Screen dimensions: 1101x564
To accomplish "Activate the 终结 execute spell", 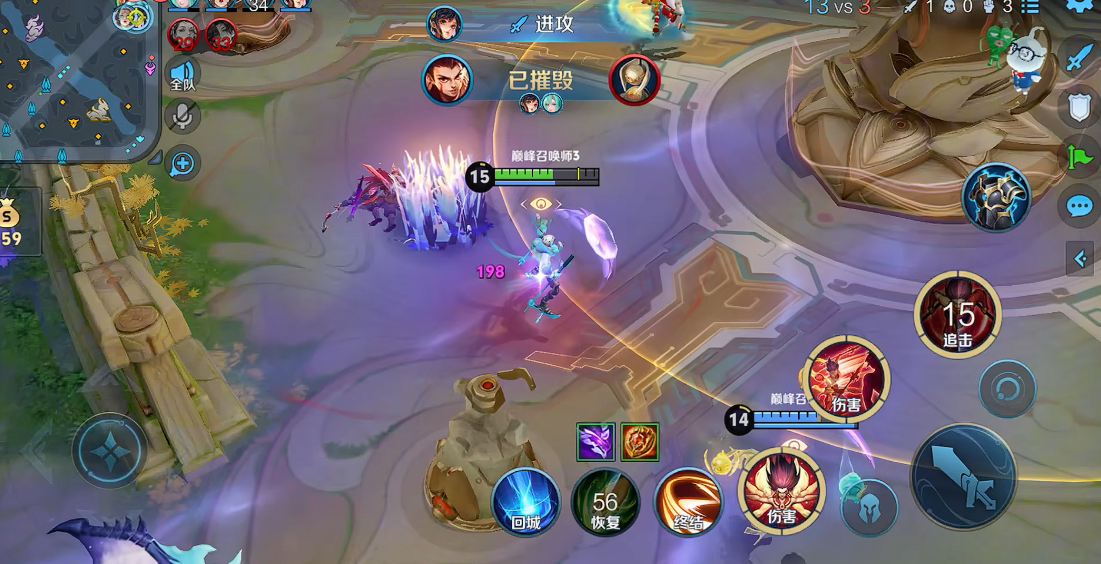I will point(689,501).
